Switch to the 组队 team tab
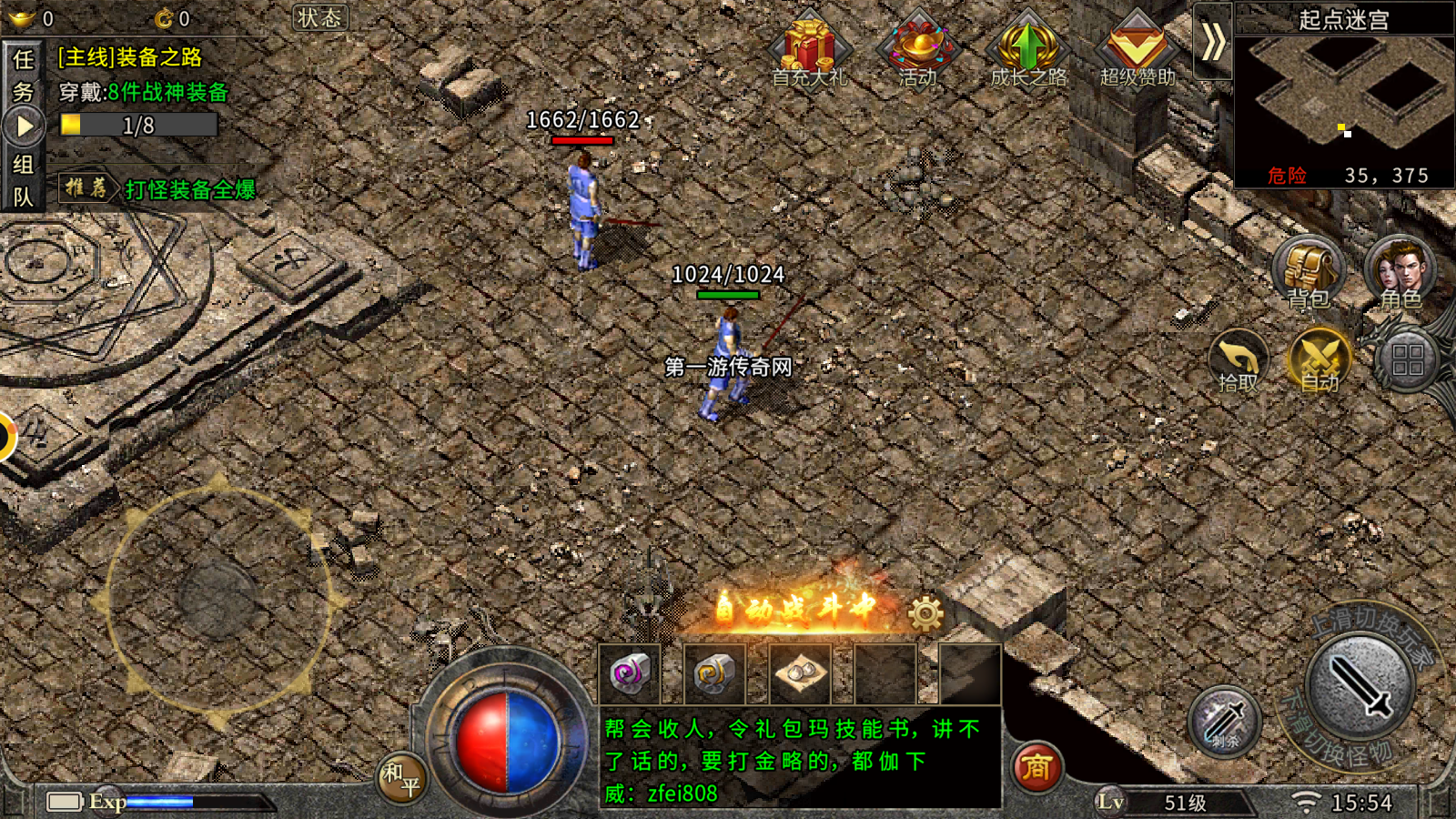The height and width of the screenshot is (819, 1456). pos(23,180)
